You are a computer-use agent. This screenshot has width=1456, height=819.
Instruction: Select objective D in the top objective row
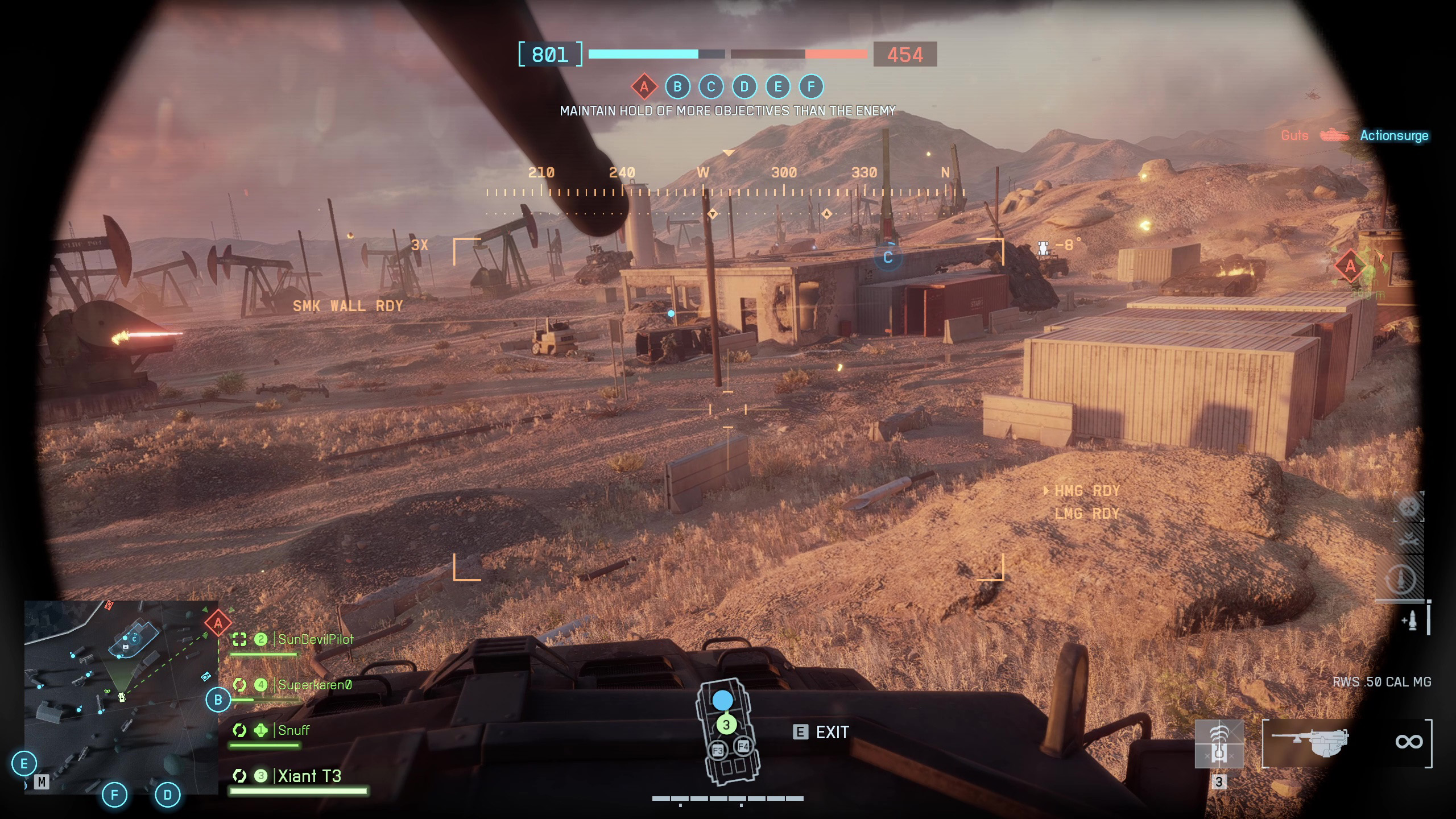744,87
